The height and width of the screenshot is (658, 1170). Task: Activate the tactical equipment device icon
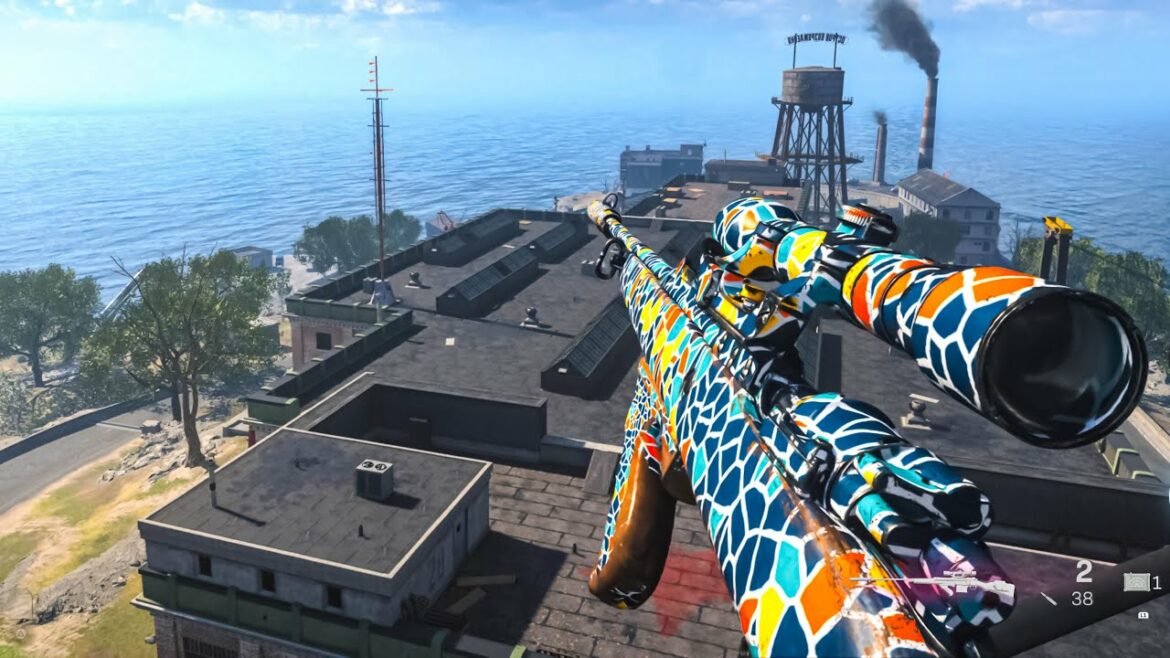coord(1135,582)
